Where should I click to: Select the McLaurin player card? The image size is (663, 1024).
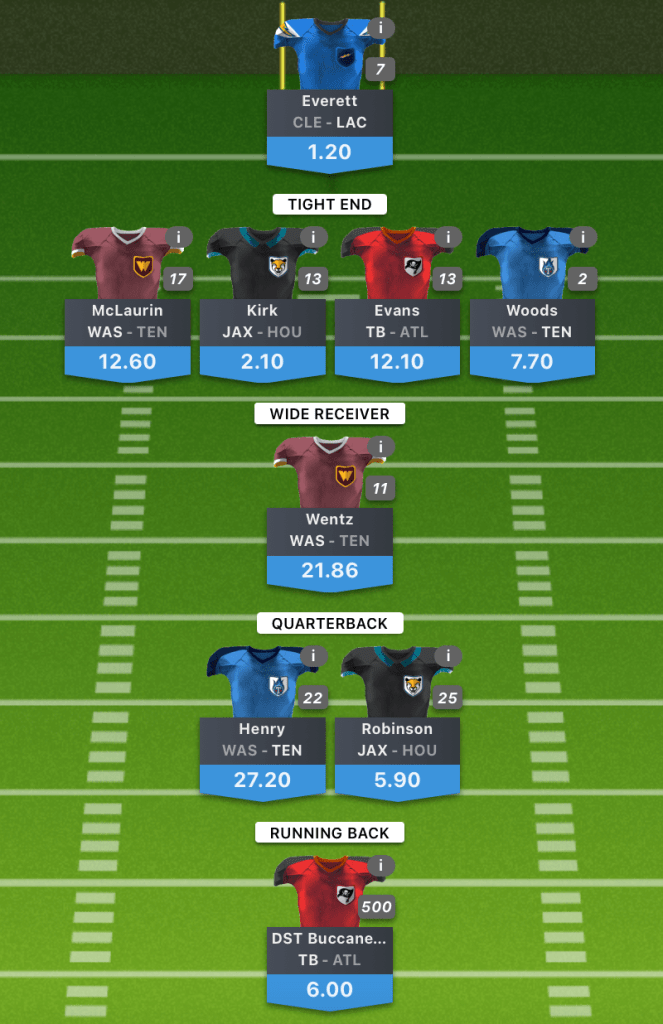tap(127, 322)
